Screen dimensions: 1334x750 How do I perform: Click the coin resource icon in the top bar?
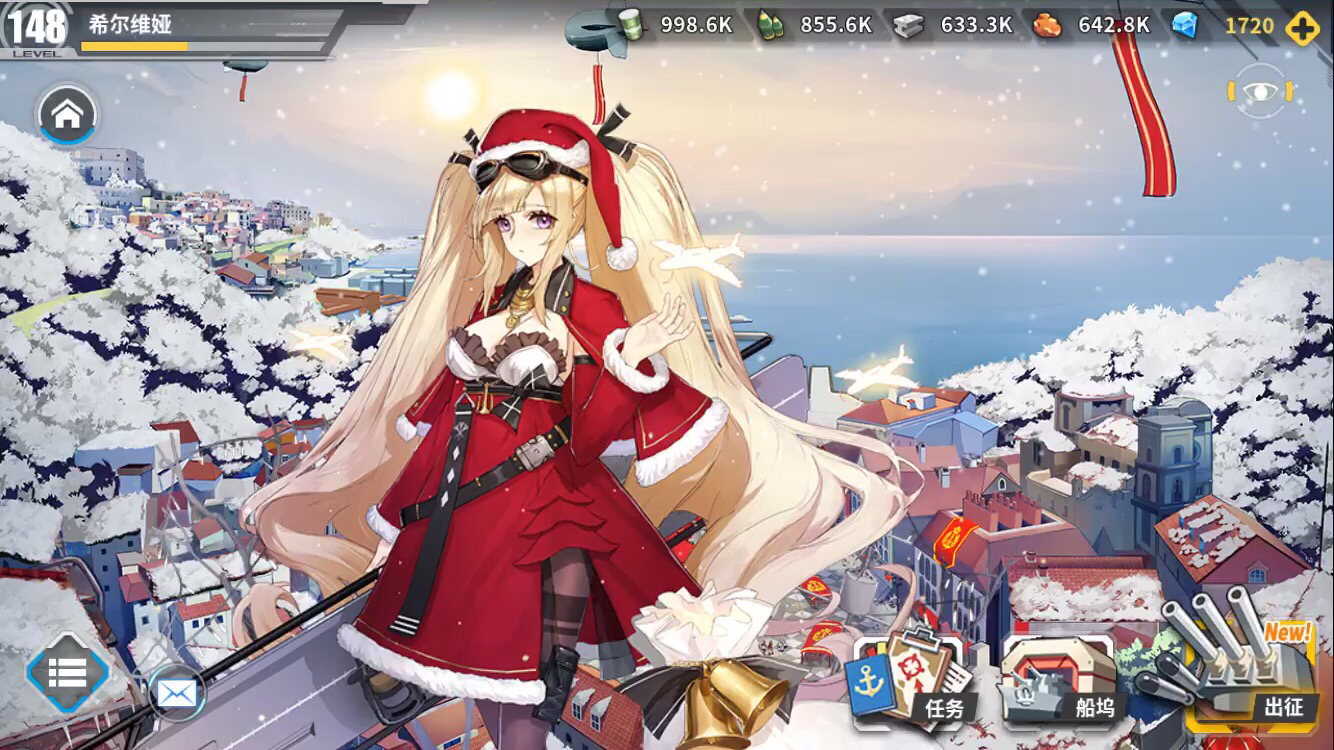(x=631, y=27)
